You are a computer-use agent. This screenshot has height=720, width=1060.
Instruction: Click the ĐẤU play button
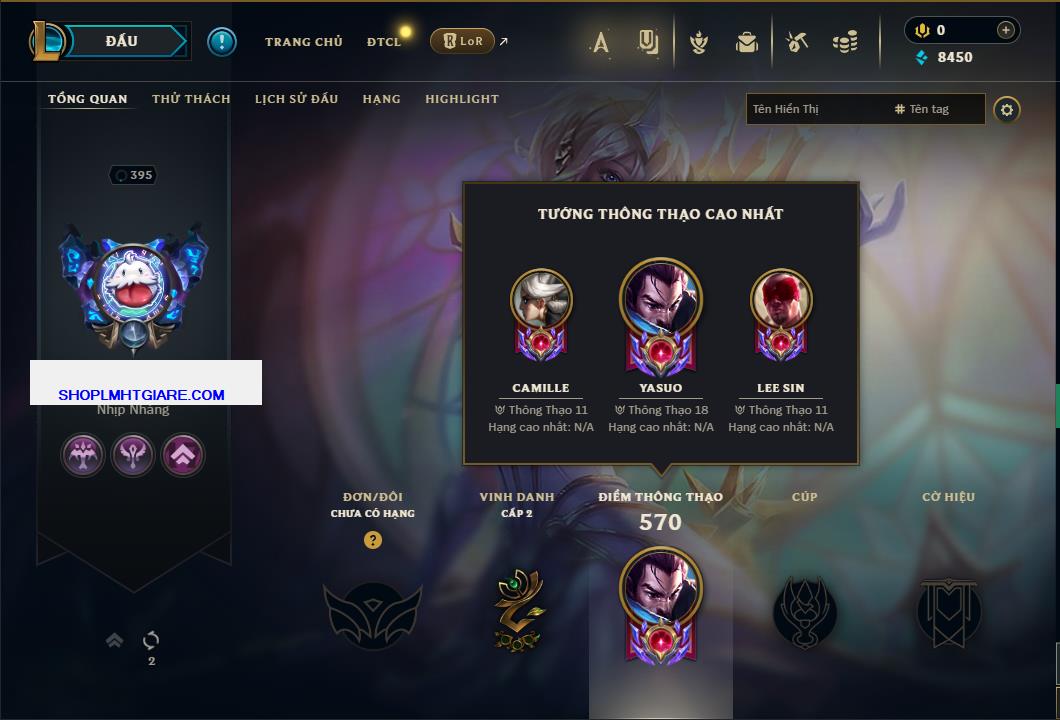click(x=122, y=41)
